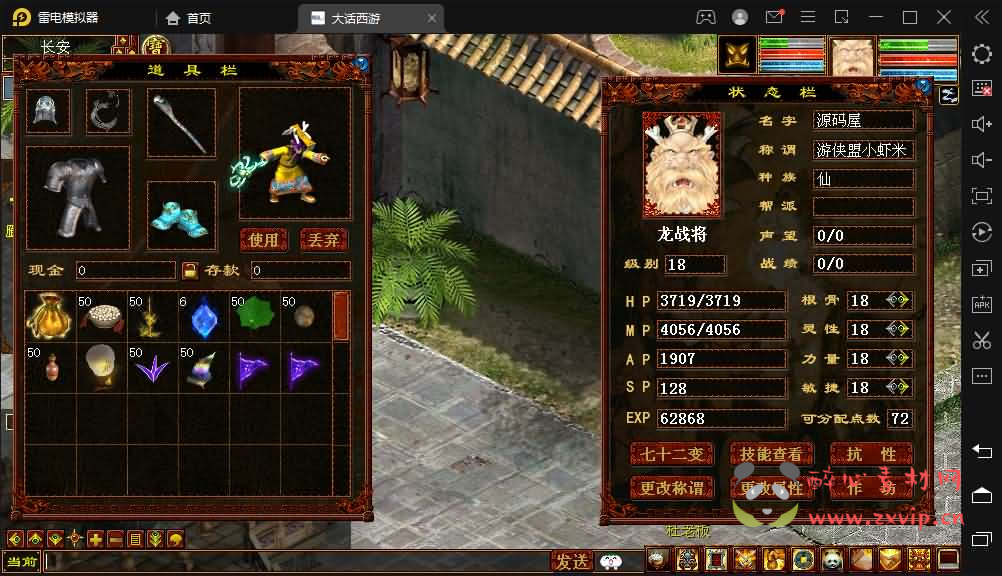Open the 七十二变 transformation menu
The height and width of the screenshot is (576, 1002).
click(x=672, y=454)
